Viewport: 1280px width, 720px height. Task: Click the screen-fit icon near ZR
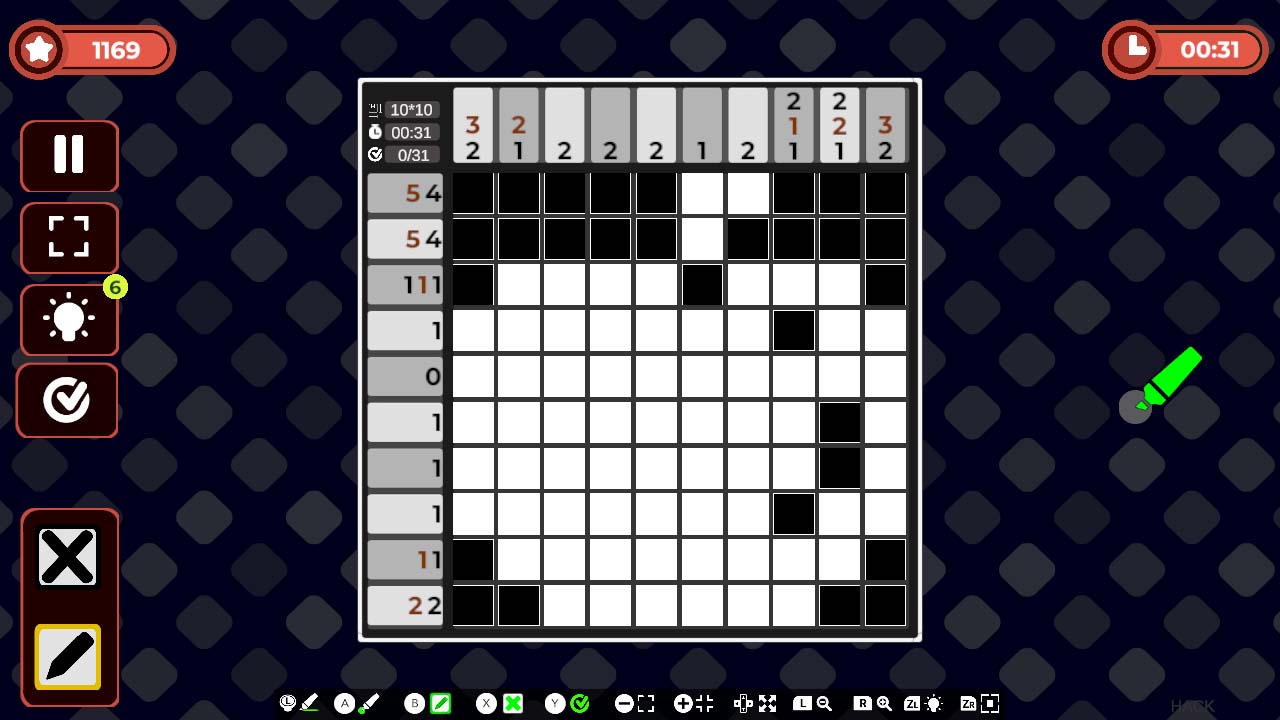click(989, 703)
